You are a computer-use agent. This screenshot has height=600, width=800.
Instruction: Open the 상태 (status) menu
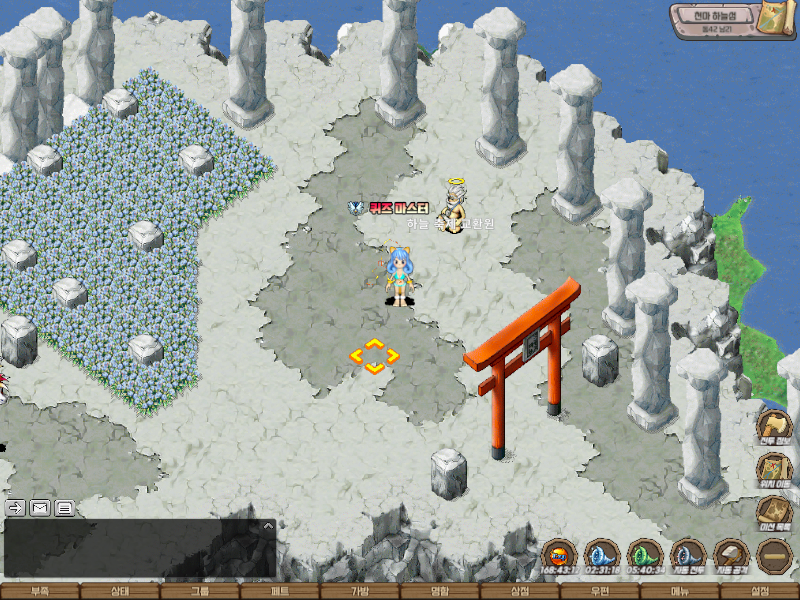pos(120,591)
